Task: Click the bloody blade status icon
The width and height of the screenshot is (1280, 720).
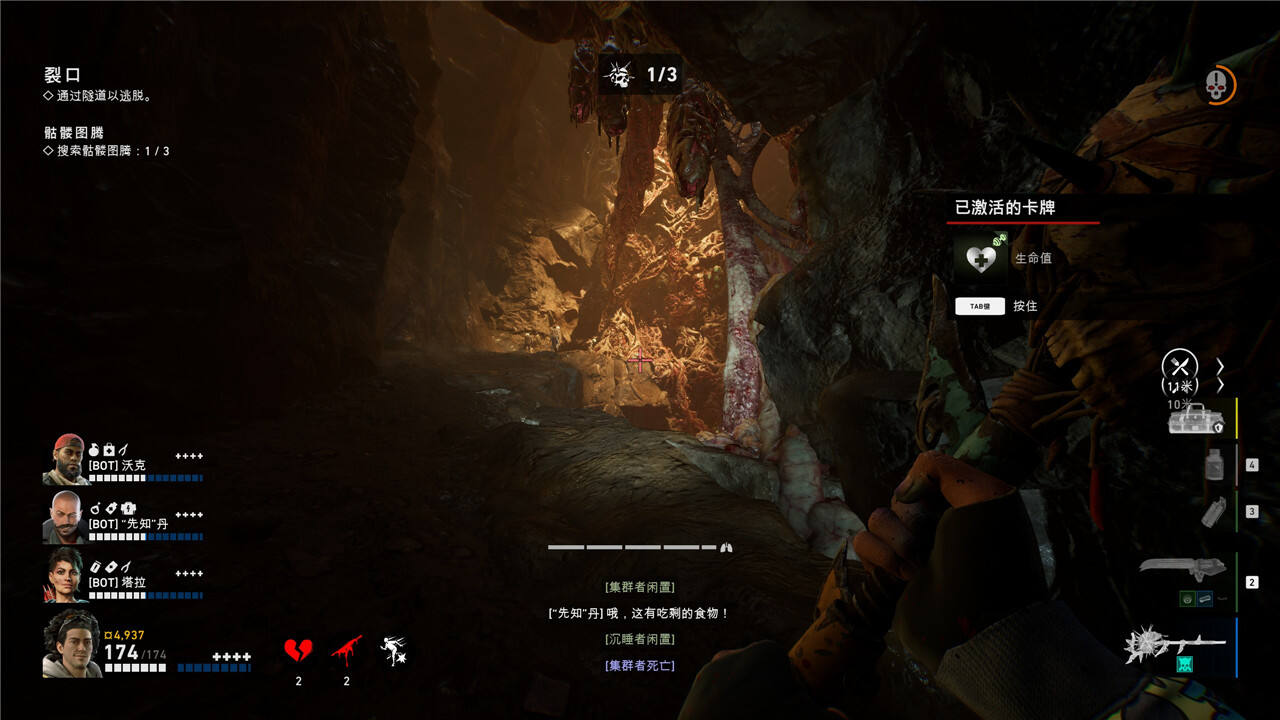Action: (346, 652)
